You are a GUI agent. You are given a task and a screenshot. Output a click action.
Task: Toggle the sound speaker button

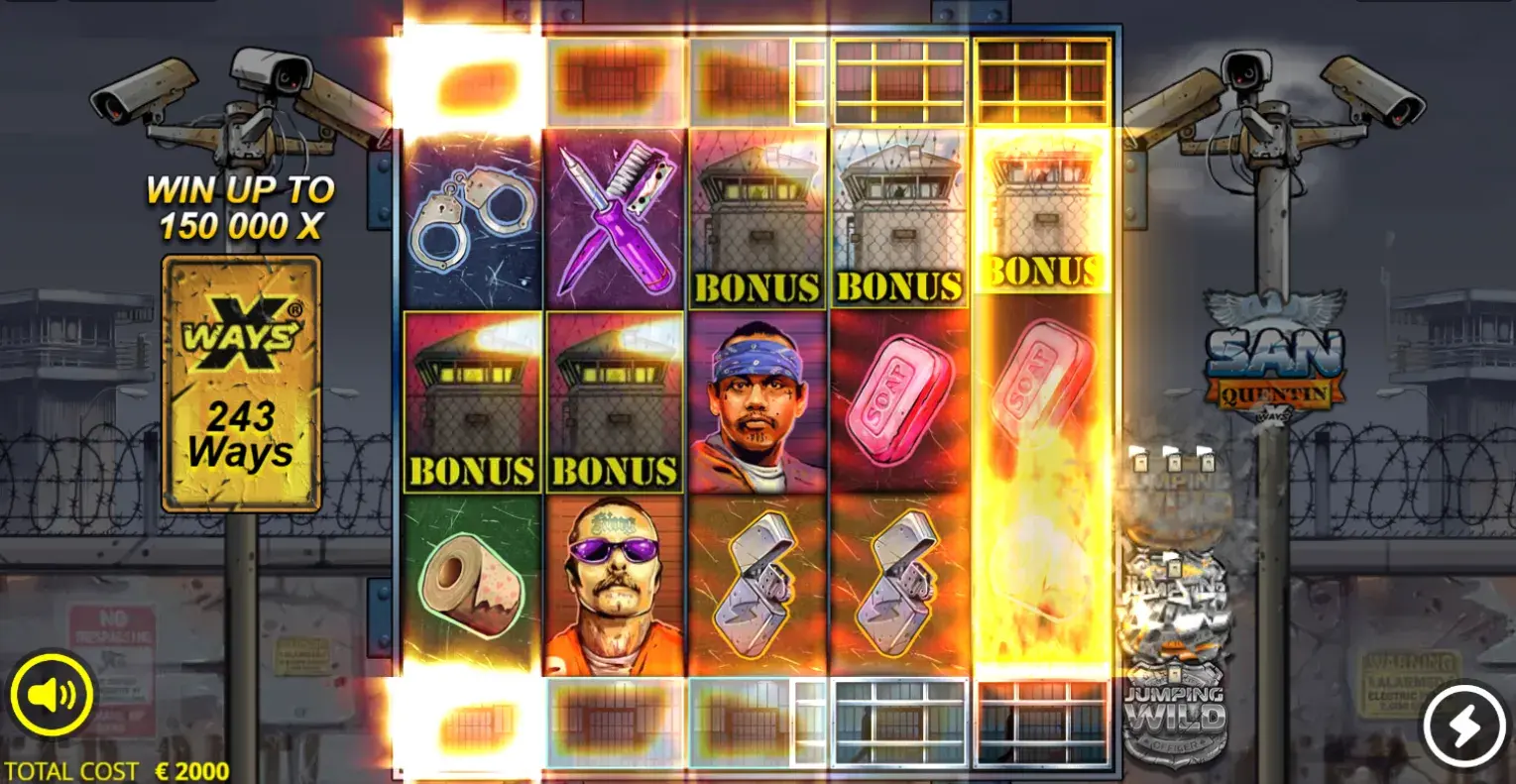coord(52,697)
